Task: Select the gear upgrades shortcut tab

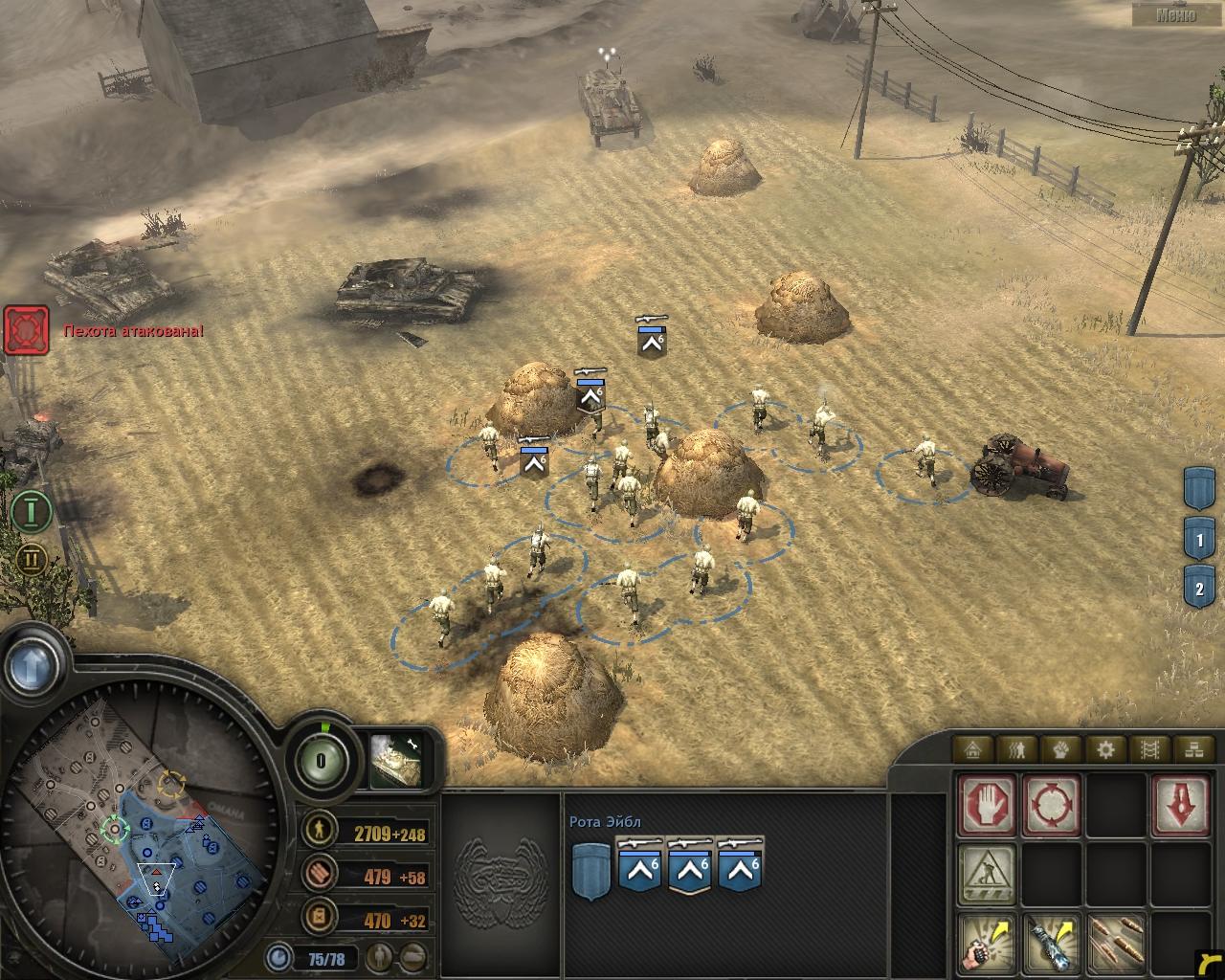Action: click(1105, 749)
